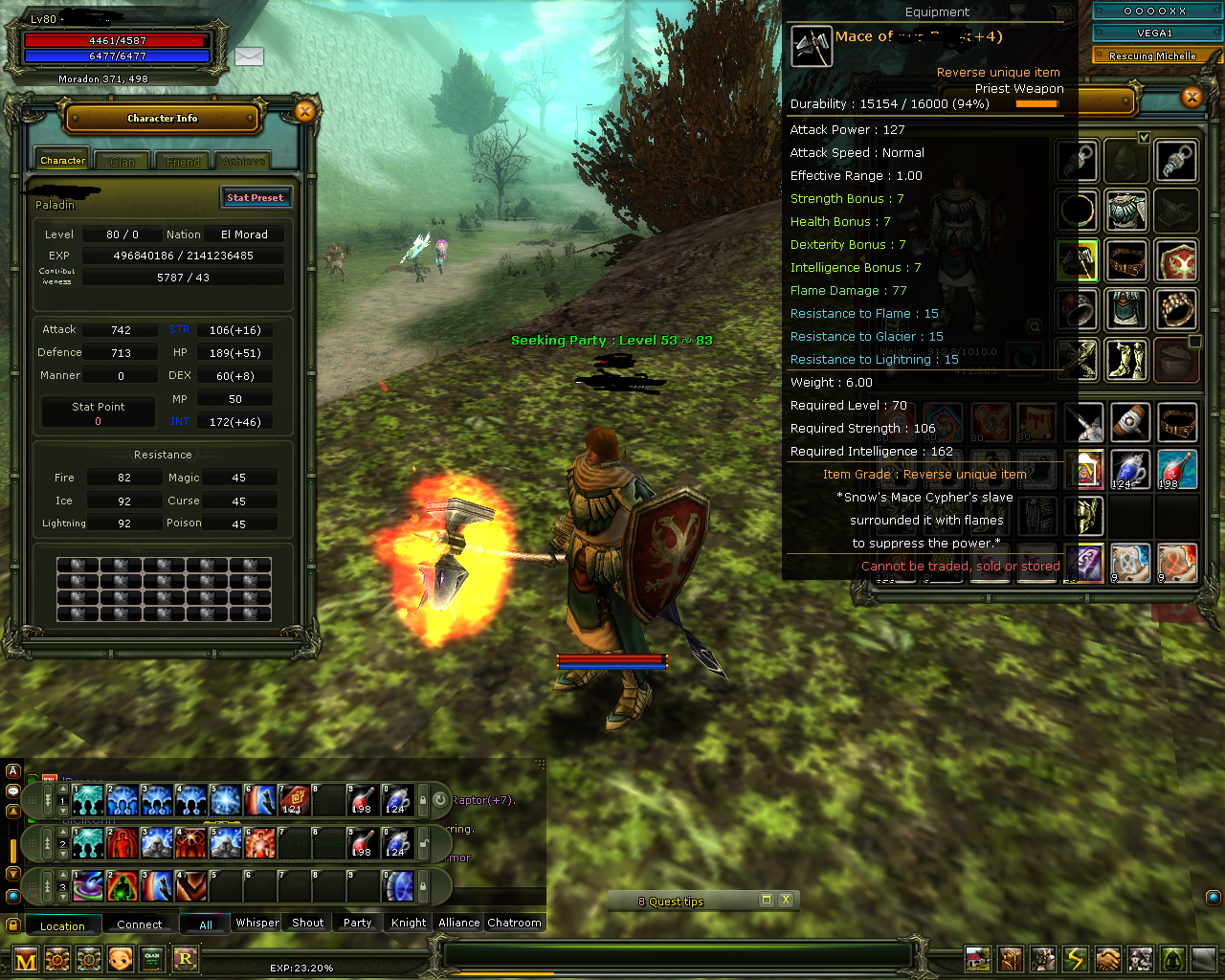The width and height of the screenshot is (1225, 980).
Task: Select the Whisper chat tab
Action: (256, 923)
